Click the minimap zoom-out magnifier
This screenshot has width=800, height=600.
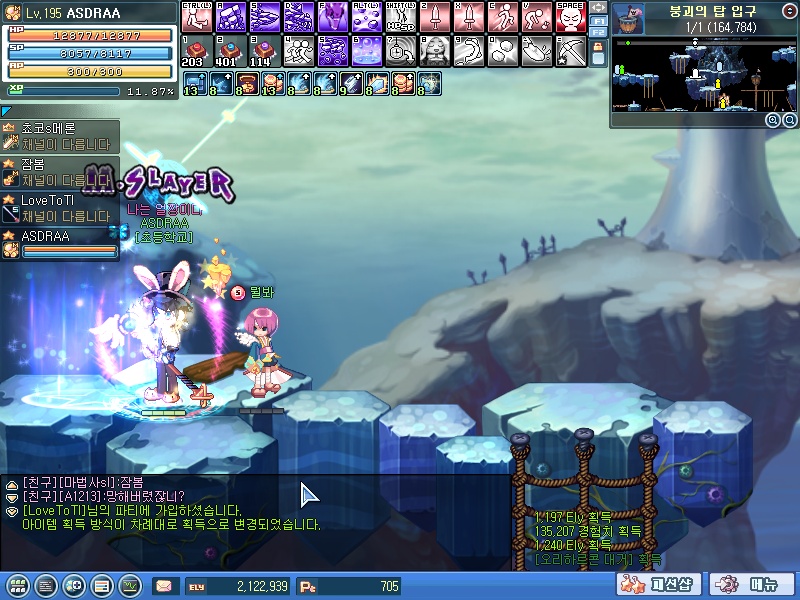click(x=790, y=119)
